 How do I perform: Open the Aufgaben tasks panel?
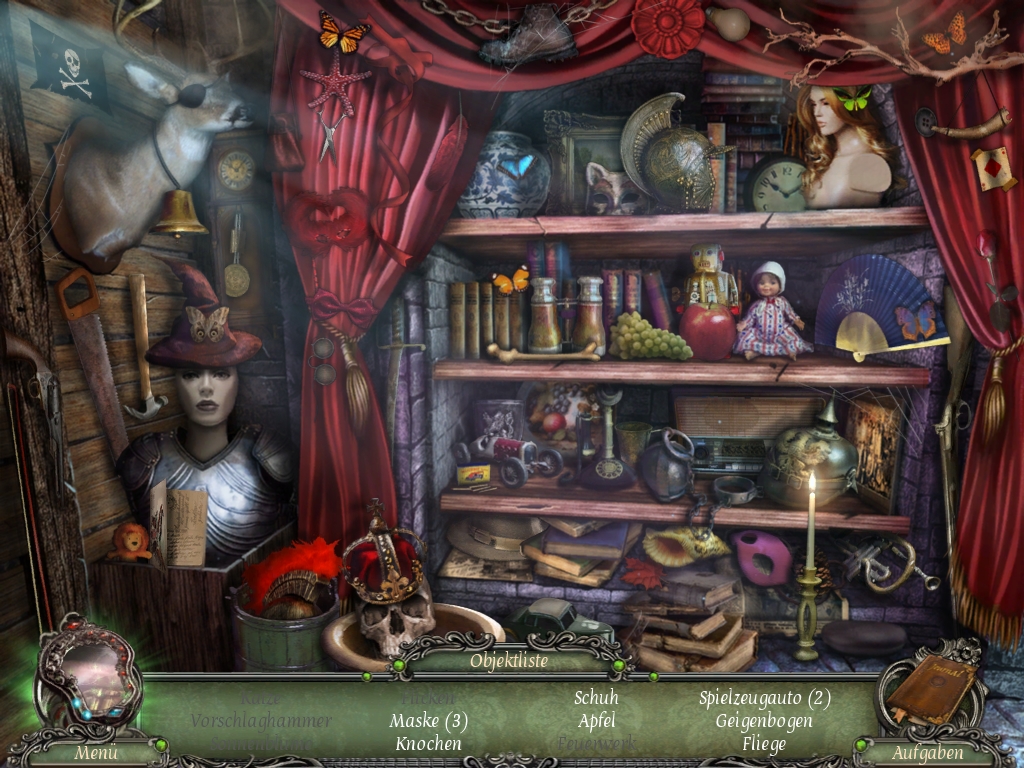coord(927,753)
